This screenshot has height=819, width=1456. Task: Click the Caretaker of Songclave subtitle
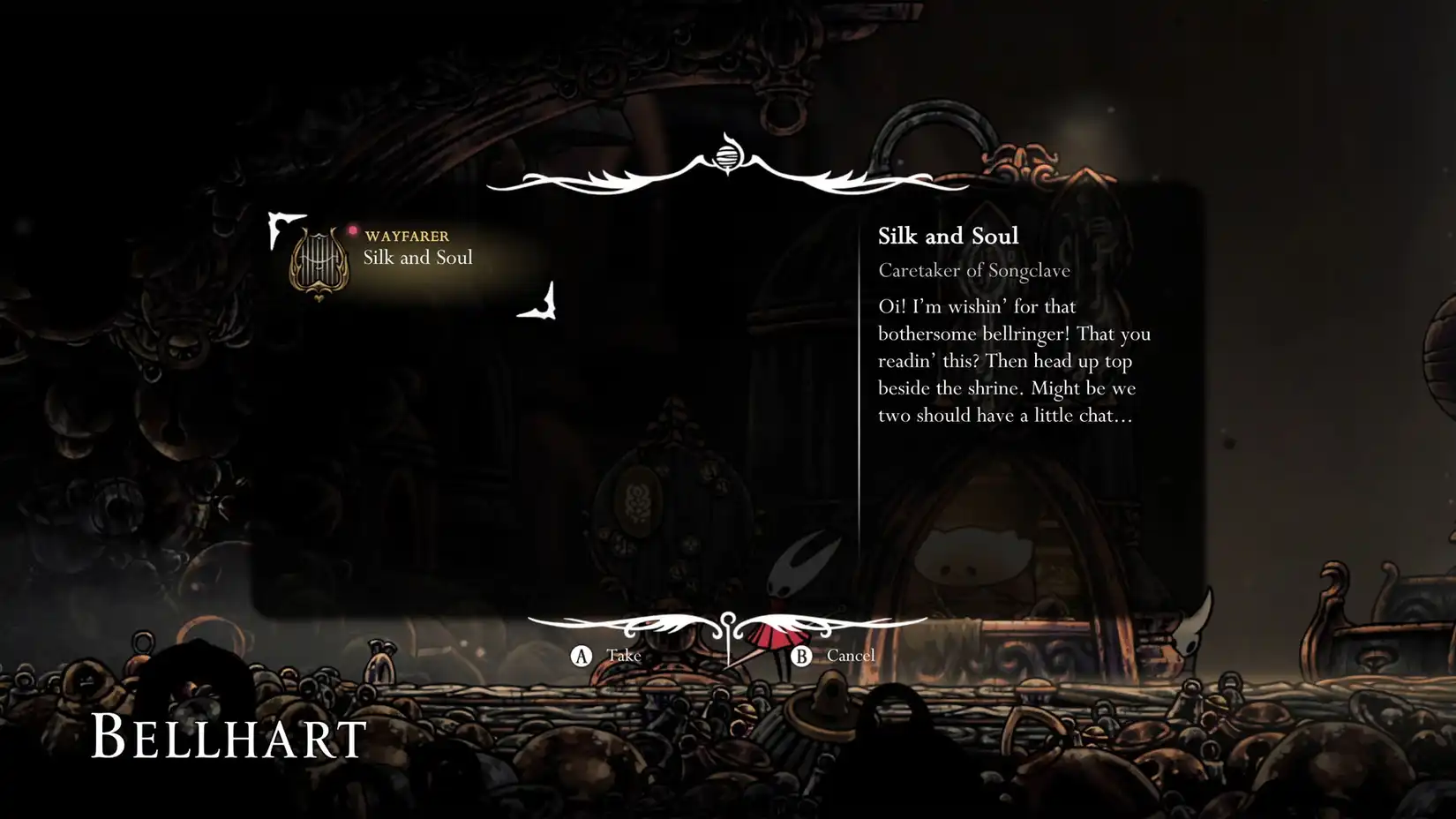[x=973, y=270]
